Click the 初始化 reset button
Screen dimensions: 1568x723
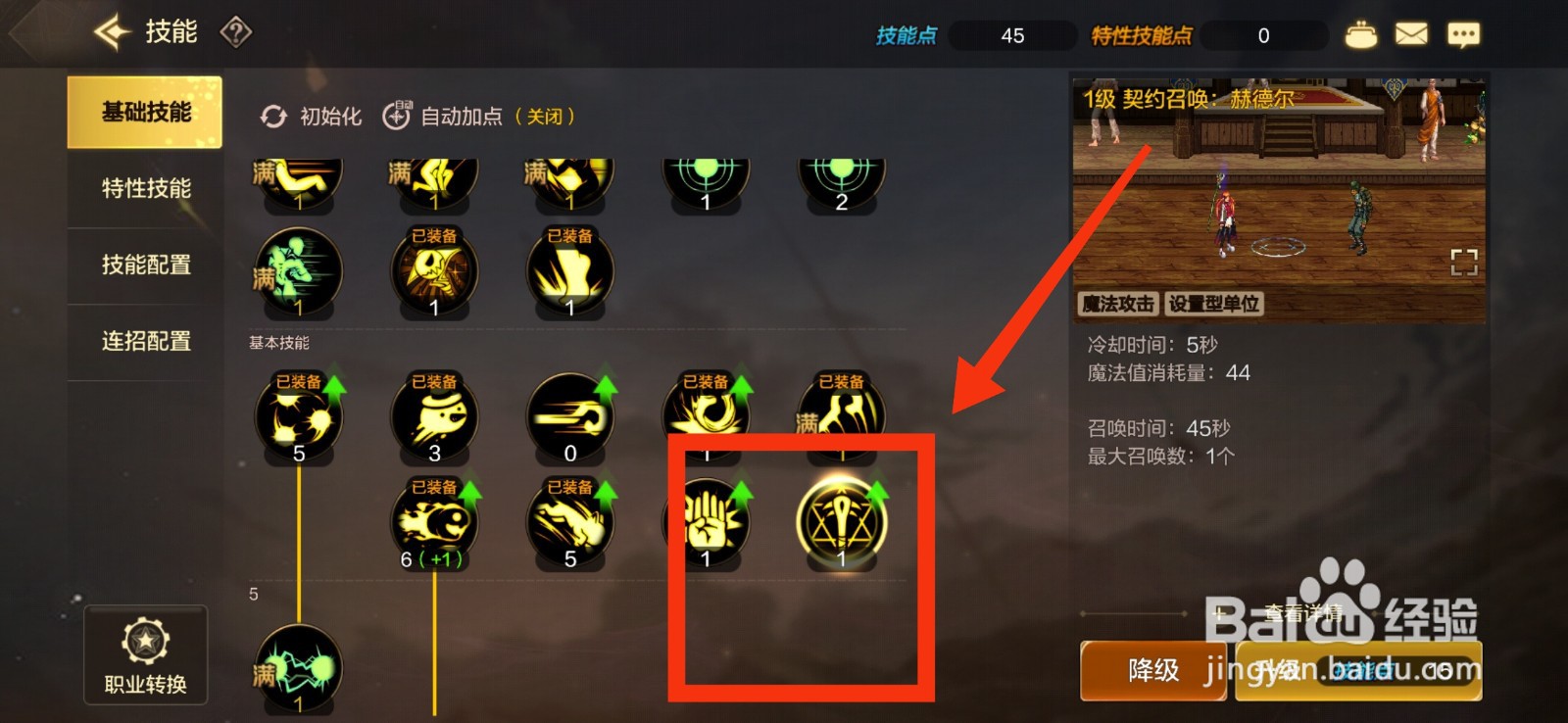[x=309, y=116]
